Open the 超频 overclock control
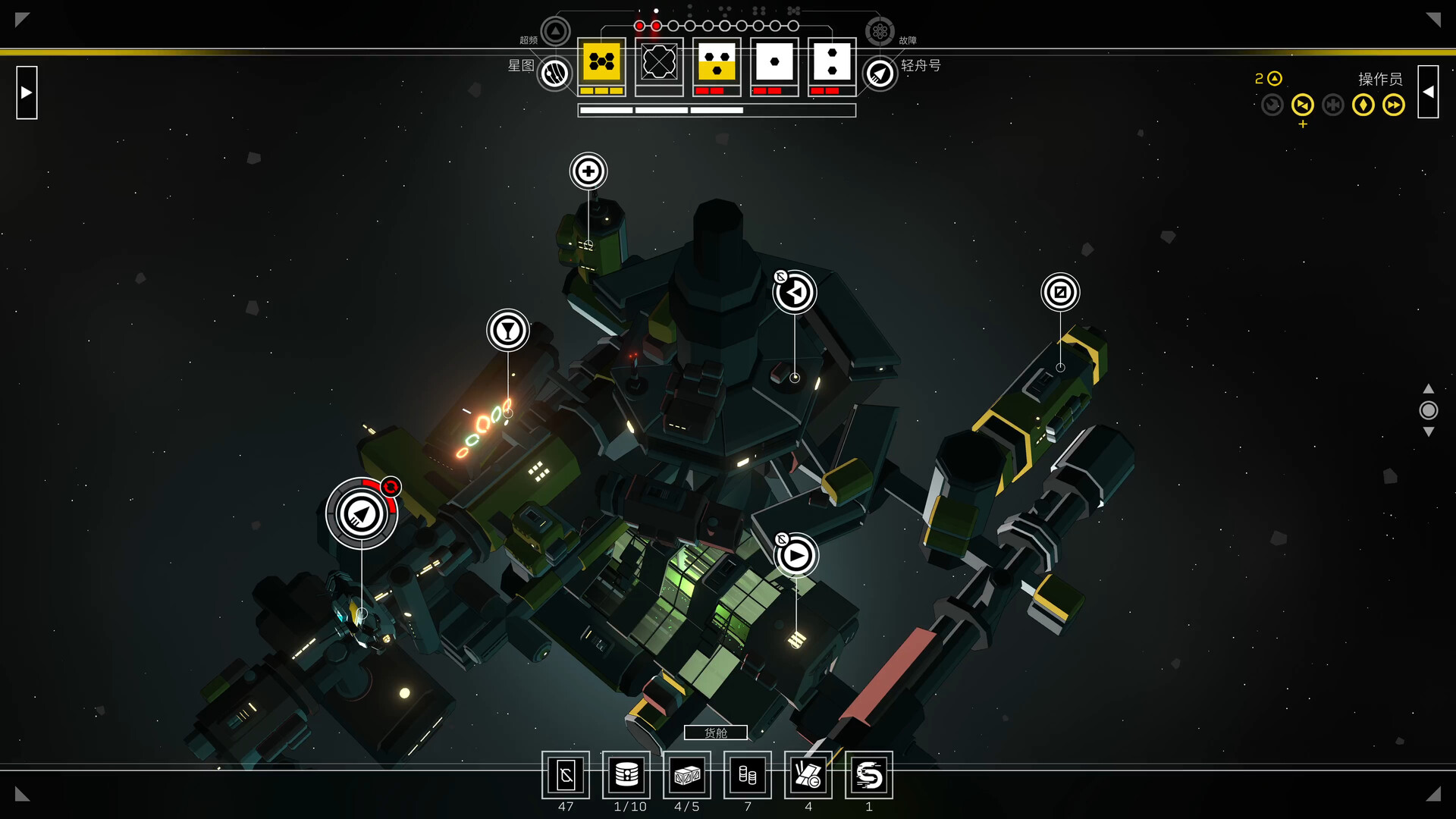 pos(556,31)
